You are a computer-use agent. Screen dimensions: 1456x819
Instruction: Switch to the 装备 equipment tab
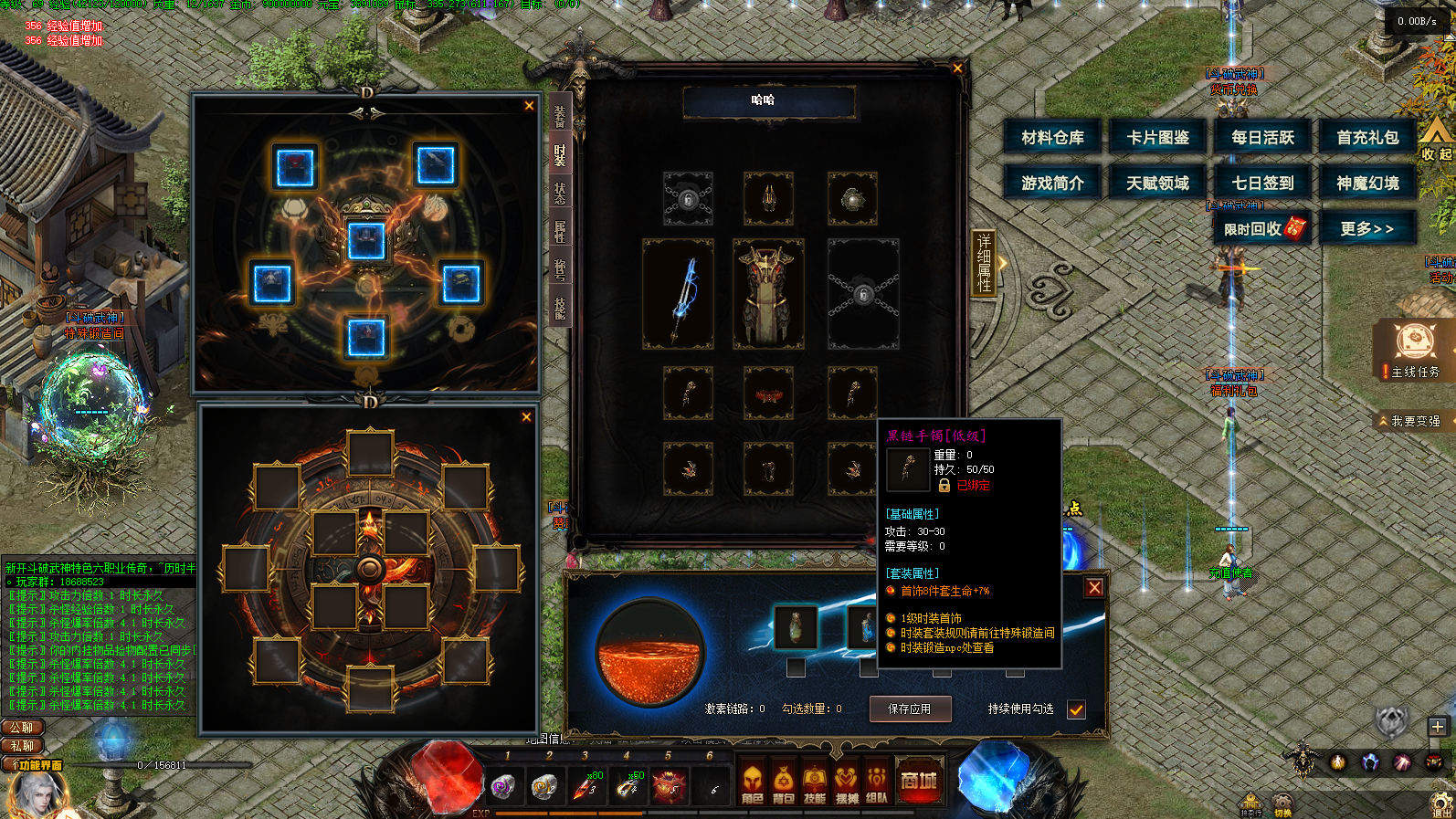(x=560, y=115)
